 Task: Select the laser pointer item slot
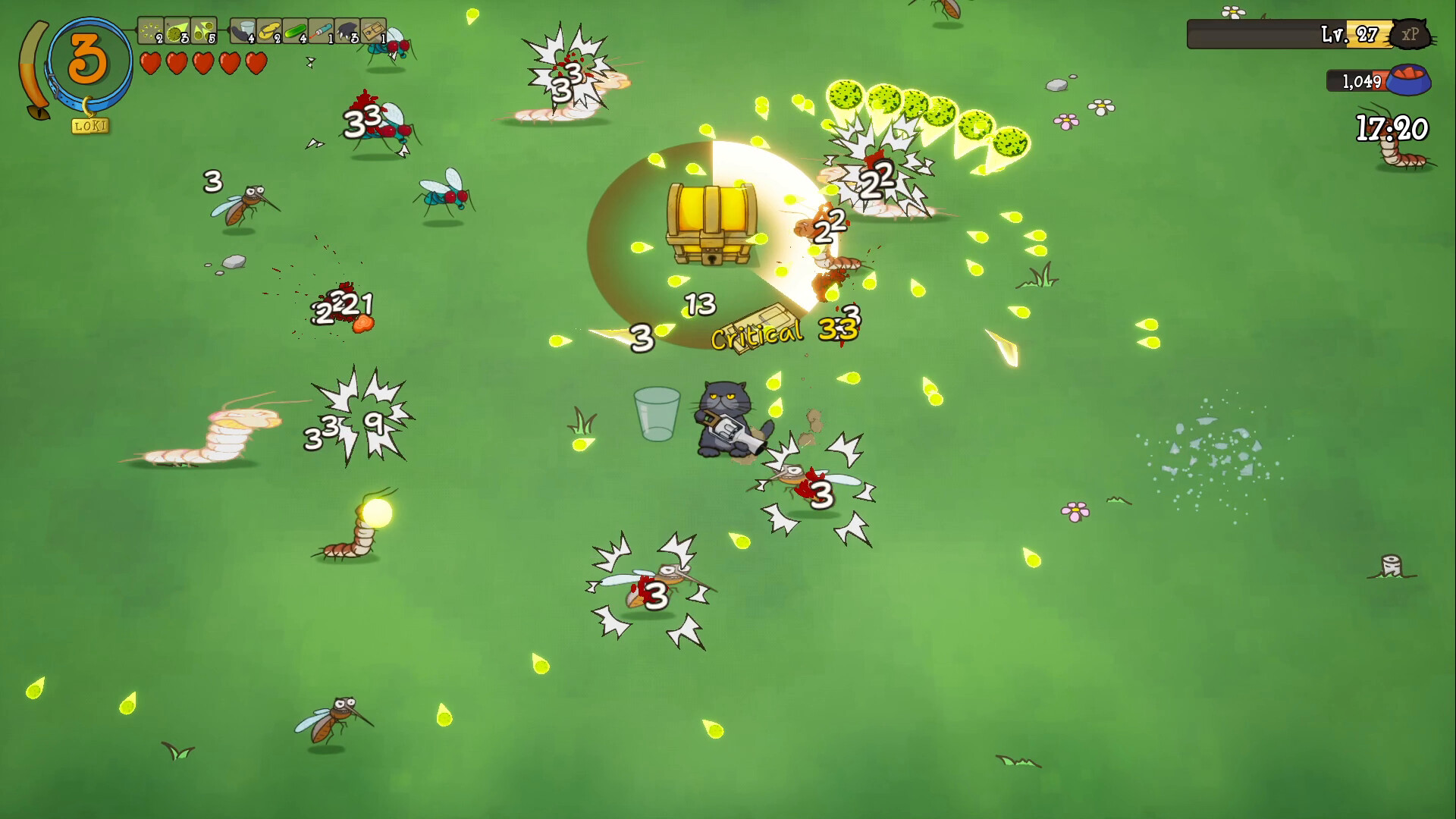coord(321,32)
